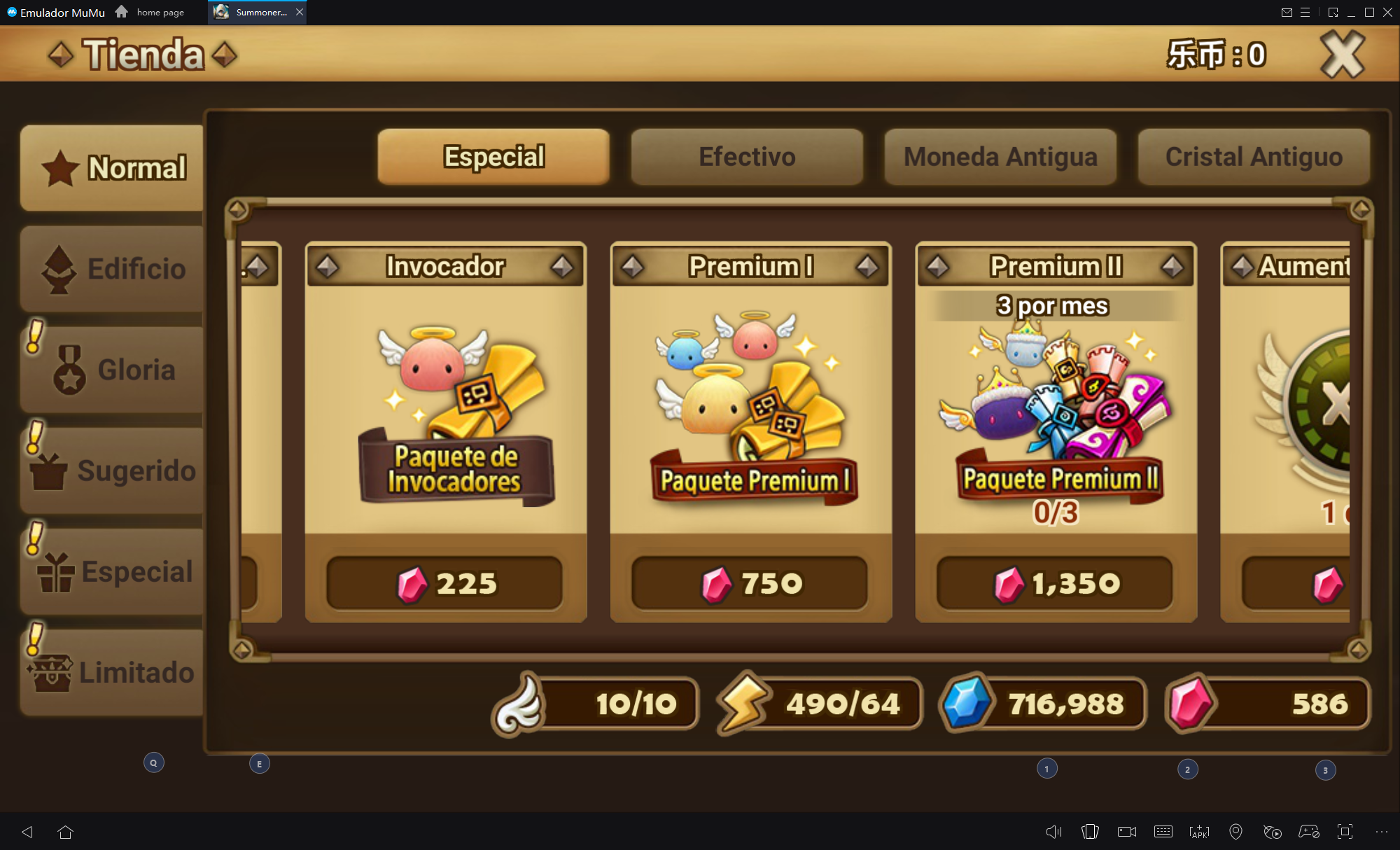Choose the Paquete Premium I card

click(751, 413)
